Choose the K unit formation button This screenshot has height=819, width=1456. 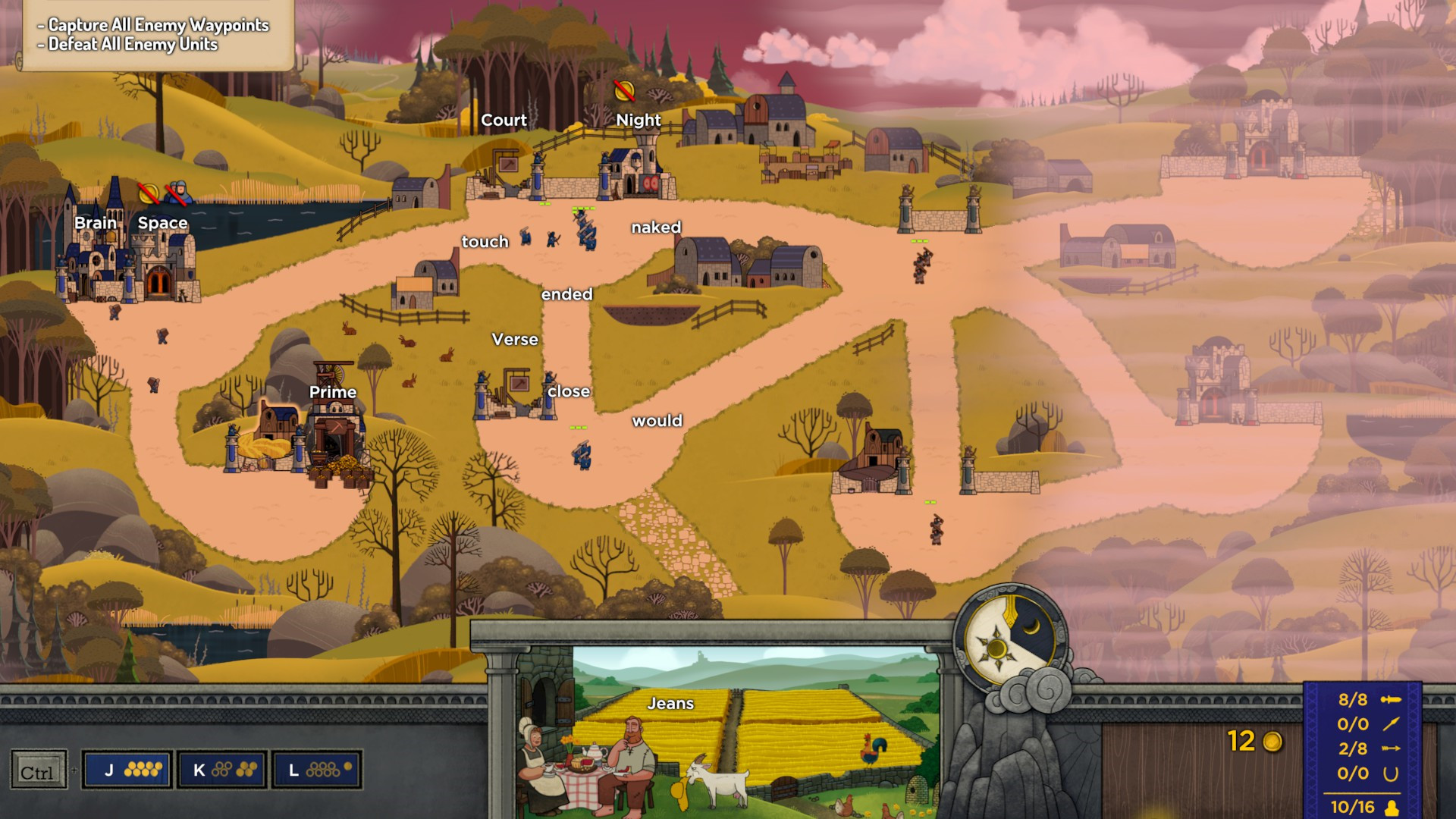coord(222,770)
